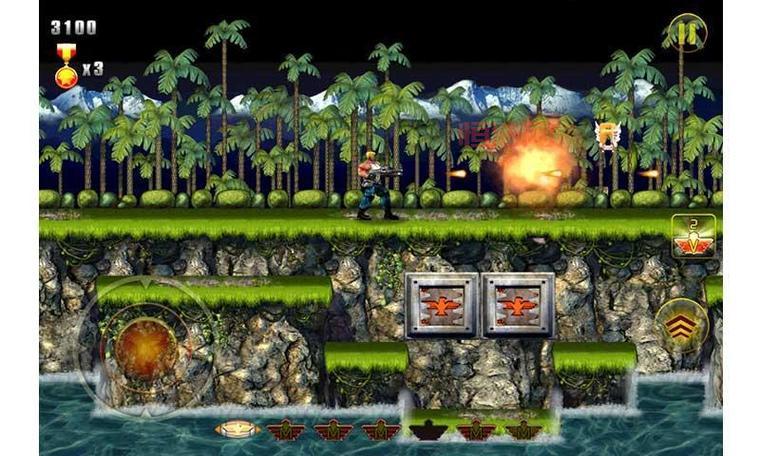760x456 pixels.
Task: Pause the game with the top-right button
Action: point(686,32)
